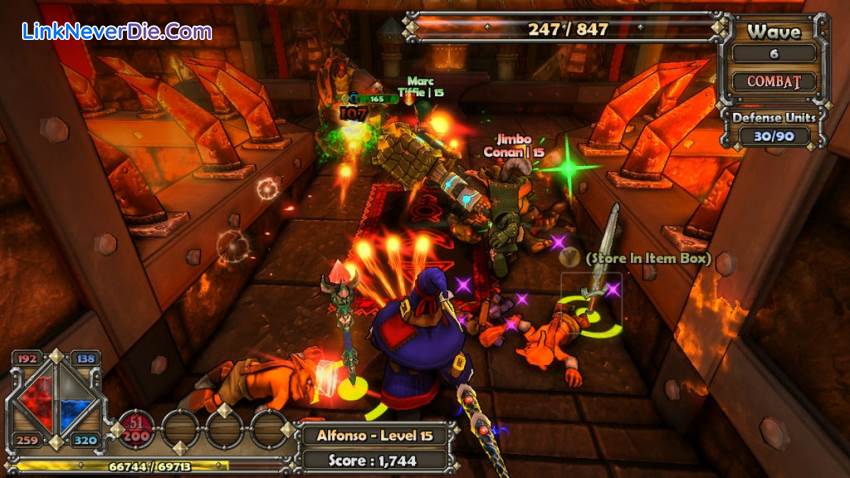Click the Wave panel header
The image size is (850, 478).
(774, 31)
